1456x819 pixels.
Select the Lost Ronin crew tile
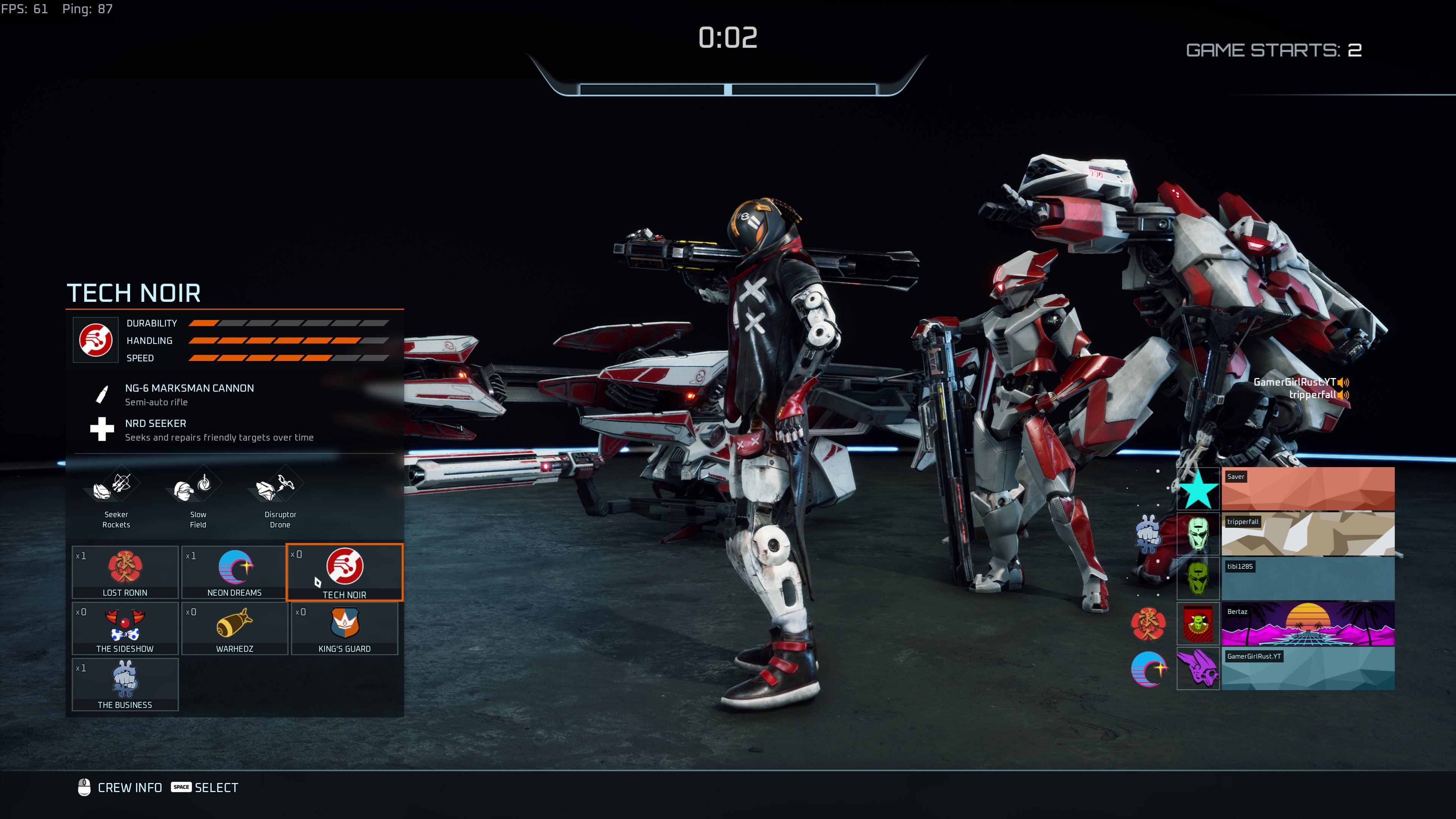pyautogui.click(x=125, y=572)
